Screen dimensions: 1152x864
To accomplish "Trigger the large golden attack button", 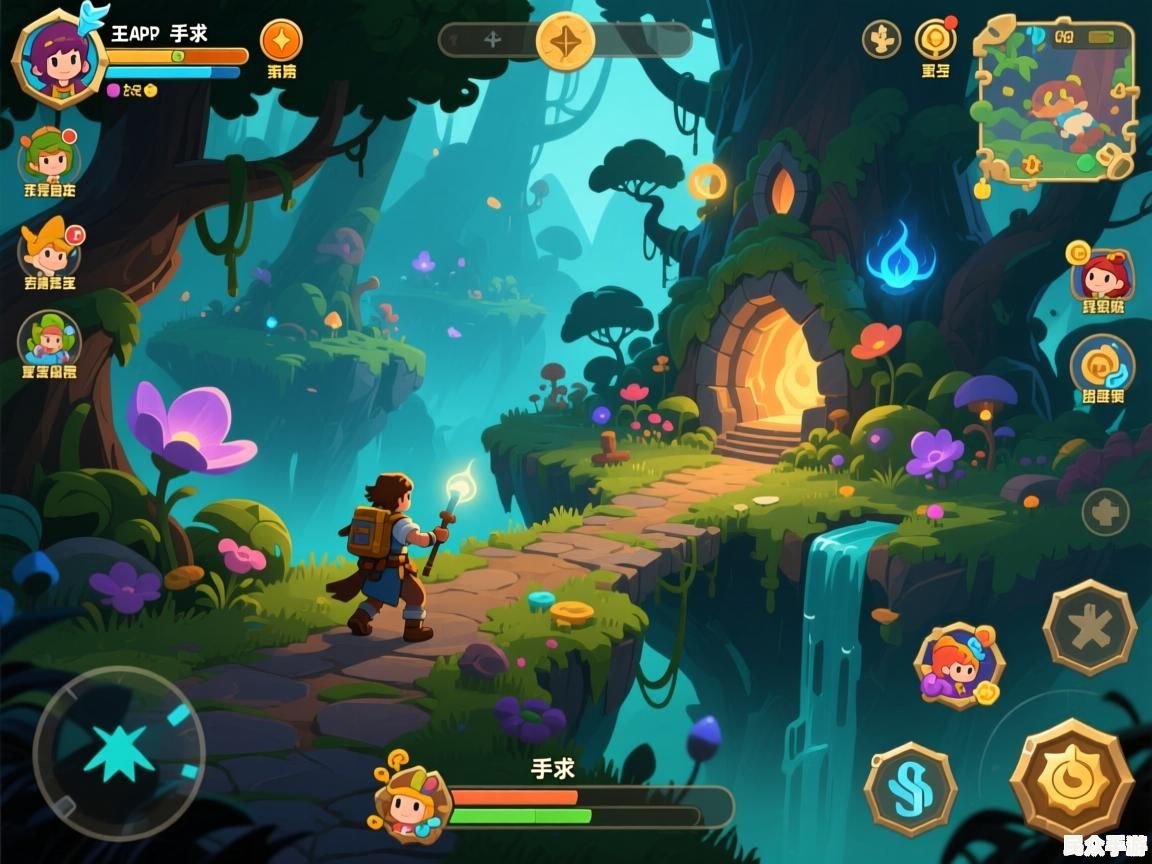I will 1071,779.
